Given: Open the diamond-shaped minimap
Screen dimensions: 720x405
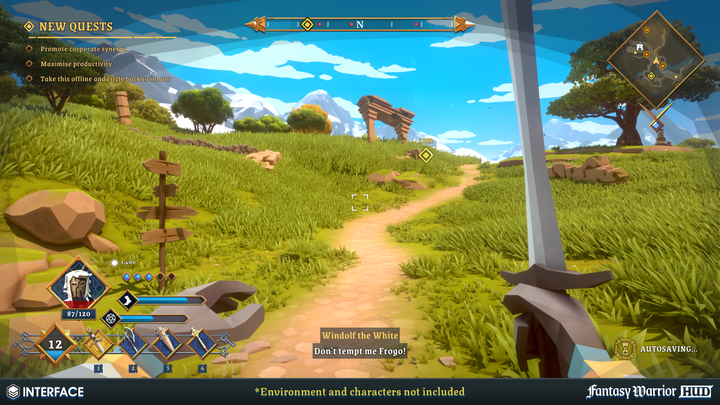Looking at the screenshot, I should point(655,60).
